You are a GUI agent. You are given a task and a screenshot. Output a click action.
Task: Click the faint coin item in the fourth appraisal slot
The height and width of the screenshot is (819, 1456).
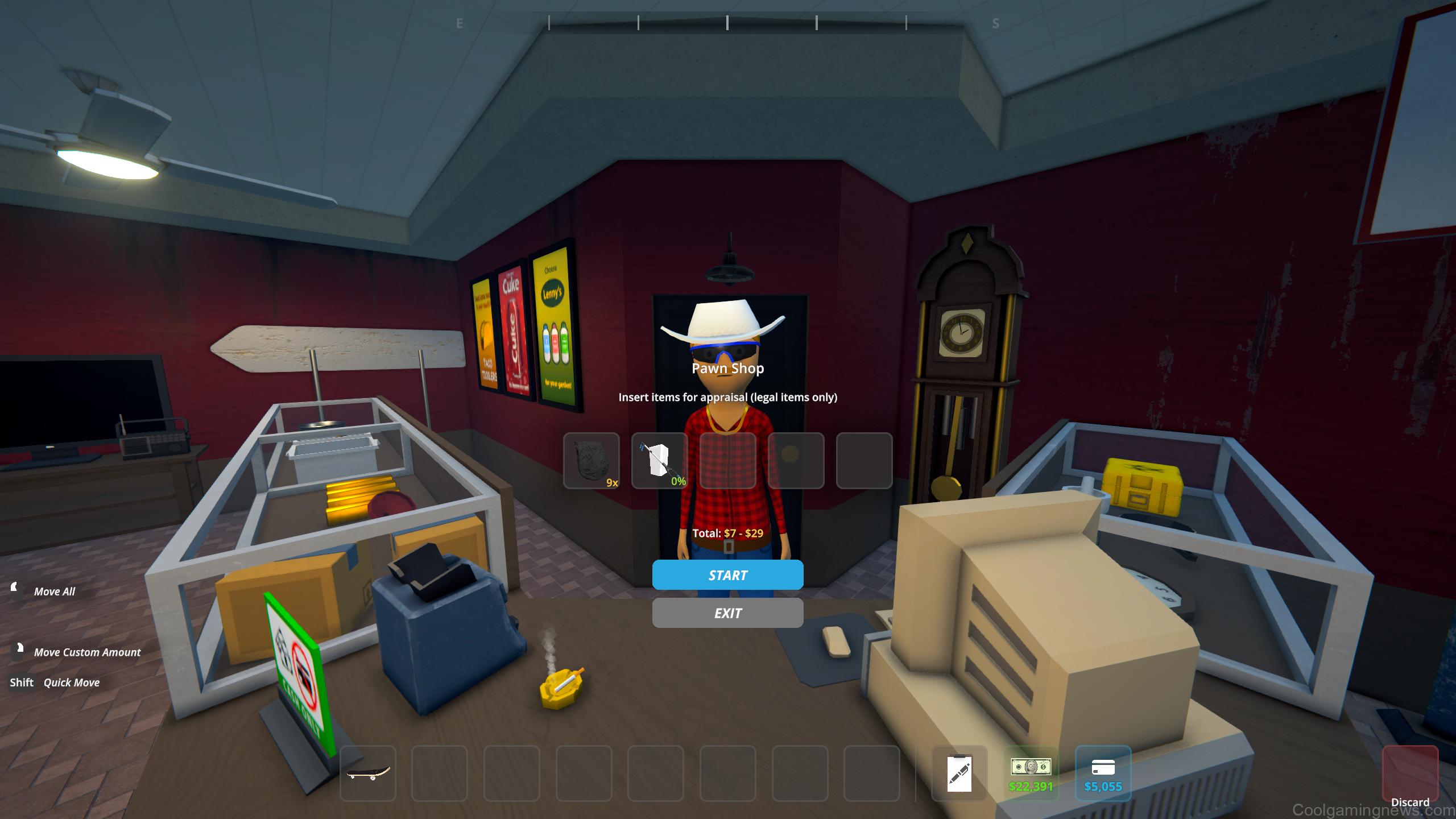(x=796, y=461)
